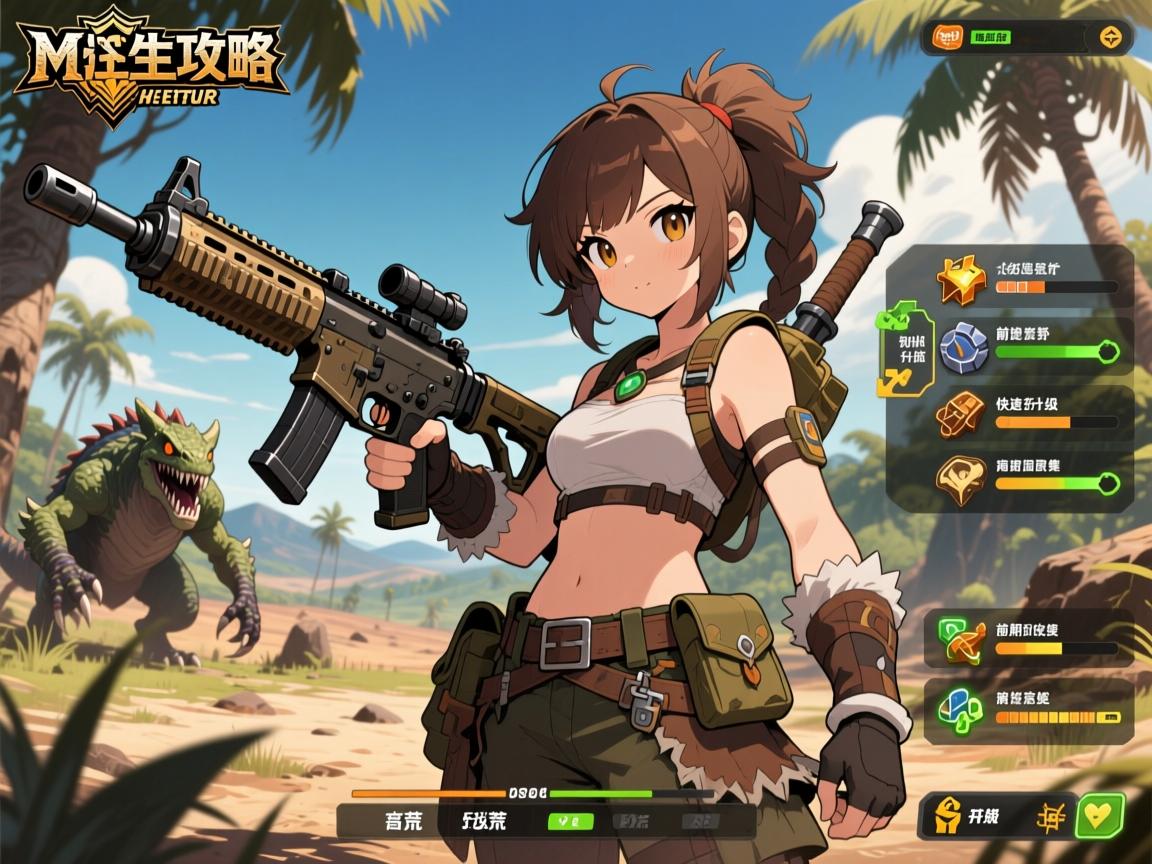Switch to the second bottom bar tab
Viewport: 1152px width, 864px height.
click(x=484, y=821)
